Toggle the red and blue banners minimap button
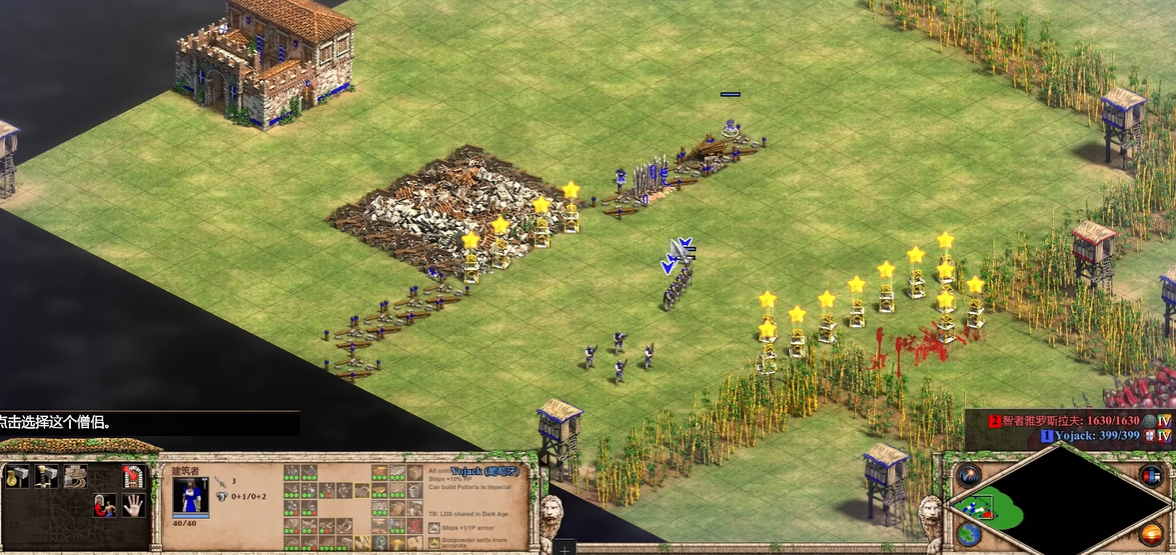Image resolution: width=1176 pixels, height=555 pixels. pyautogui.click(x=1150, y=476)
